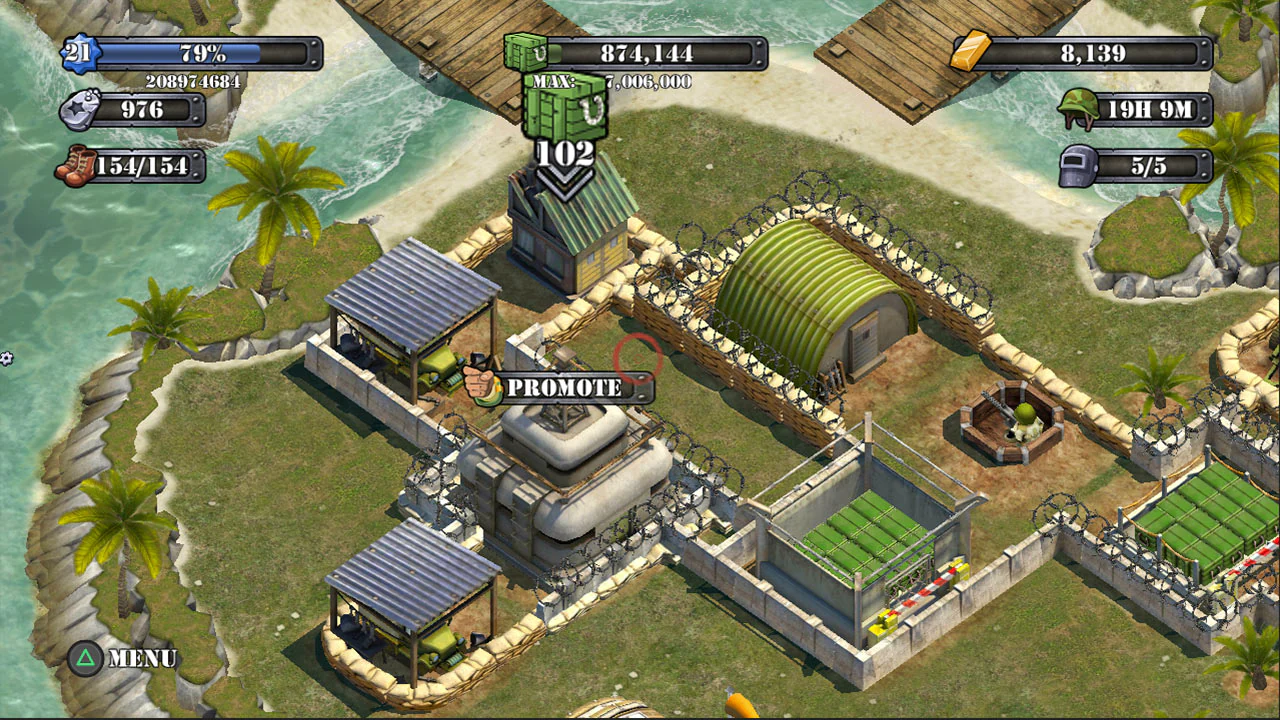Click the green supplies crate icon
1280x720 pixels.
tap(523, 52)
